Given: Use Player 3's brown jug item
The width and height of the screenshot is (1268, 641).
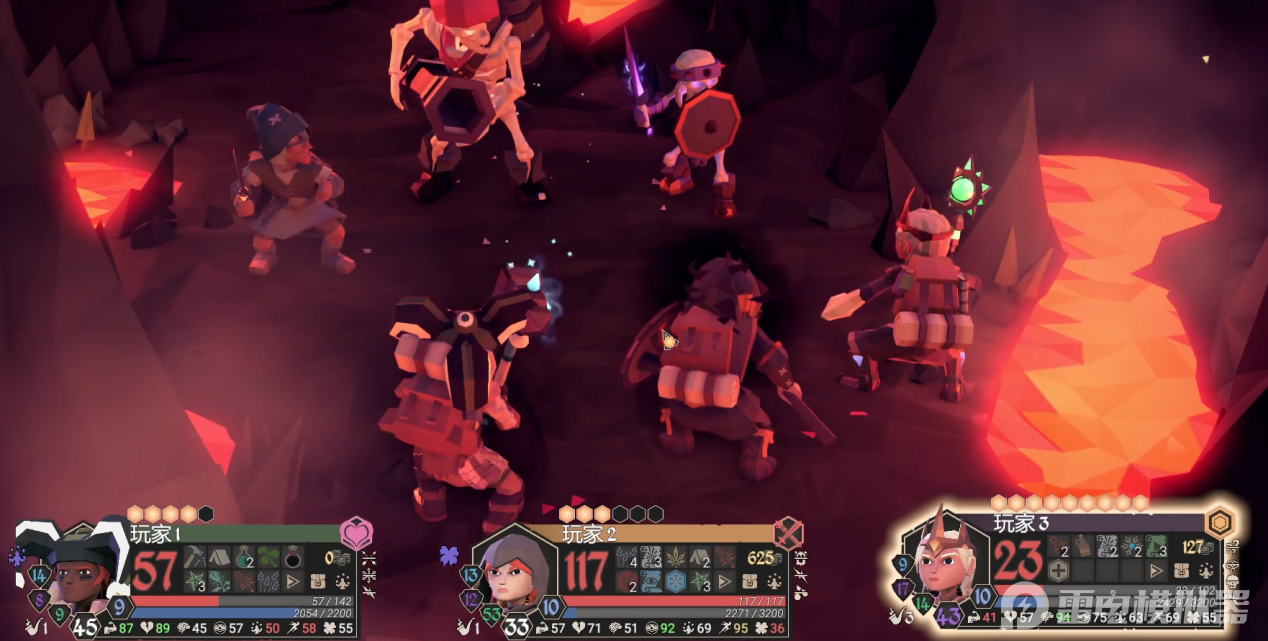Looking at the screenshot, I should pos(1083,546).
